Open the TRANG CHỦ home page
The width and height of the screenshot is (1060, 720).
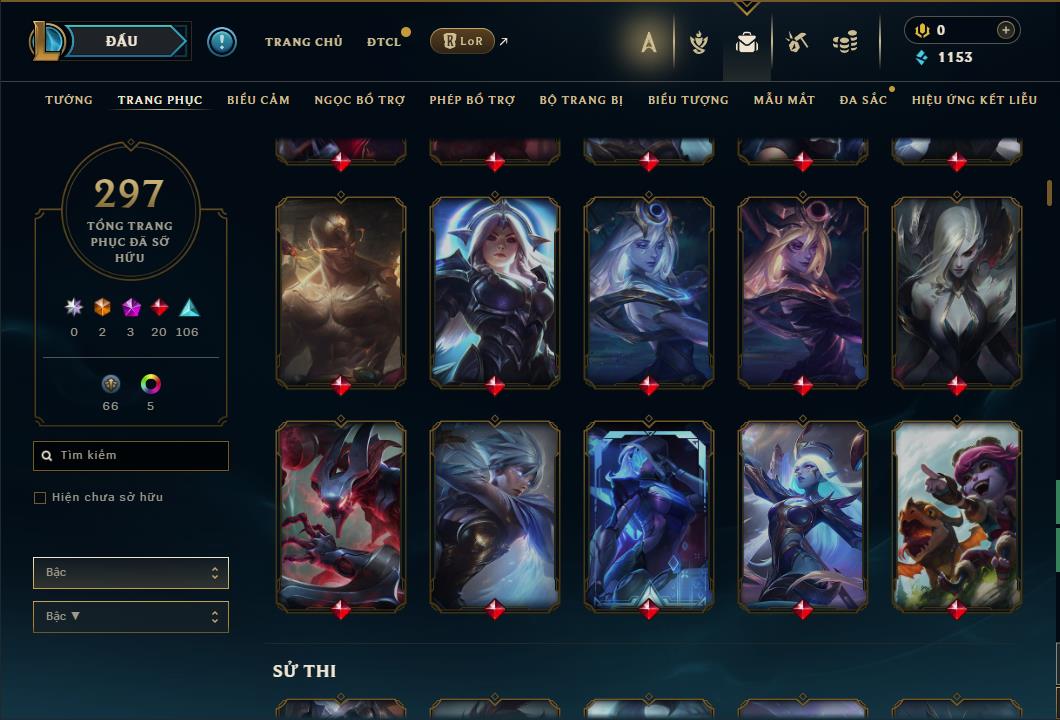[303, 42]
